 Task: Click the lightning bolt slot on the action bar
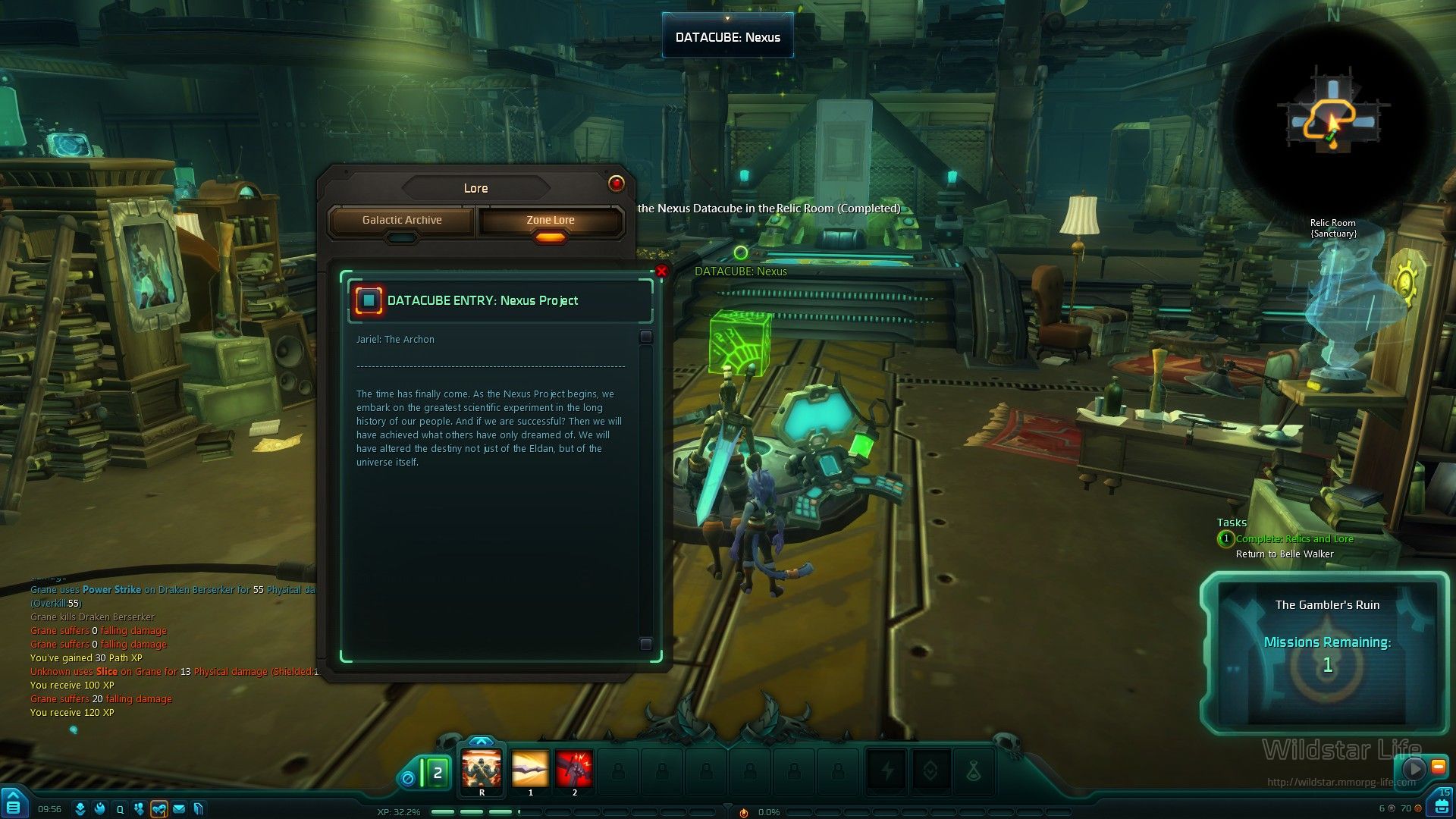coord(887,772)
